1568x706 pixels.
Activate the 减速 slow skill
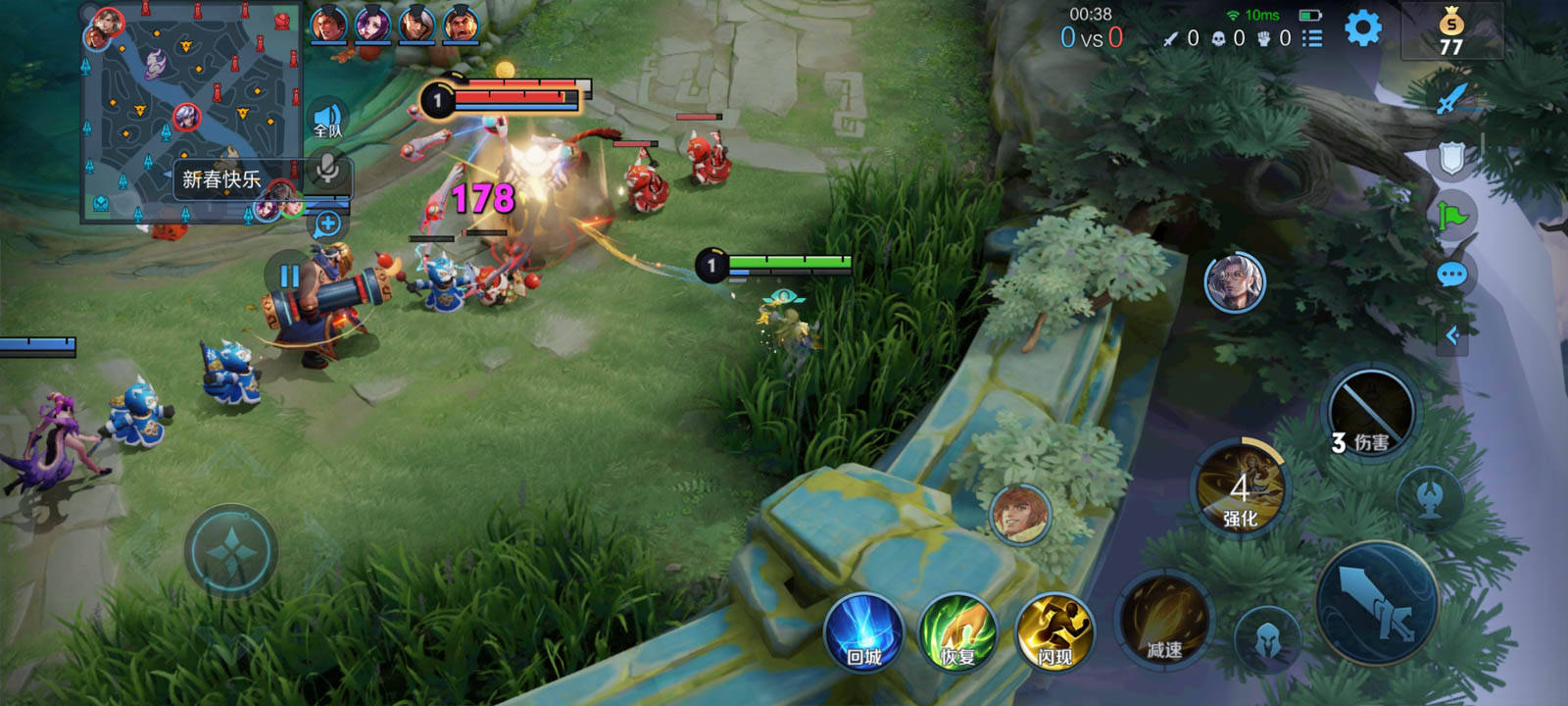[x=1164, y=622]
